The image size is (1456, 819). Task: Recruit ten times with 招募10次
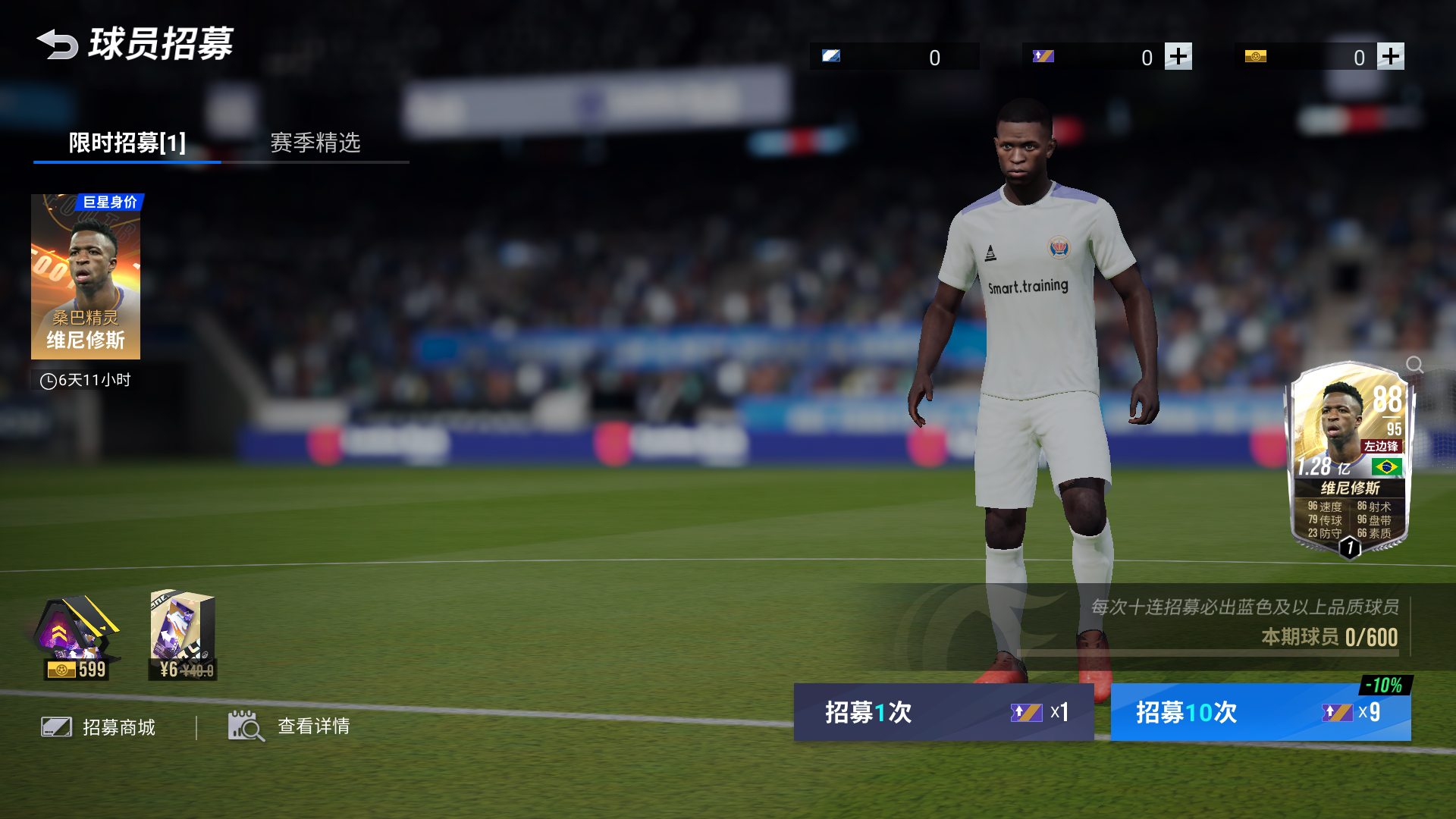1260,712
